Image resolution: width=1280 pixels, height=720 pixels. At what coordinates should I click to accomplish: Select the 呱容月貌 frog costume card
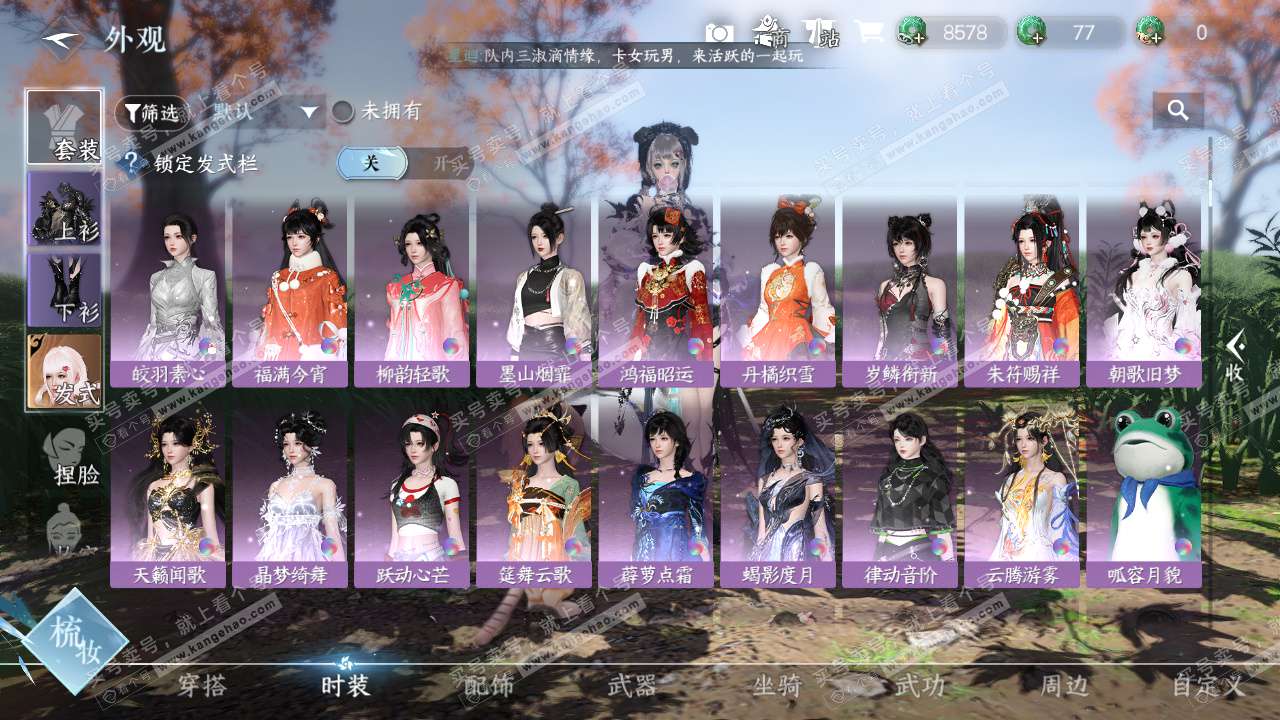click(1144, 490)
